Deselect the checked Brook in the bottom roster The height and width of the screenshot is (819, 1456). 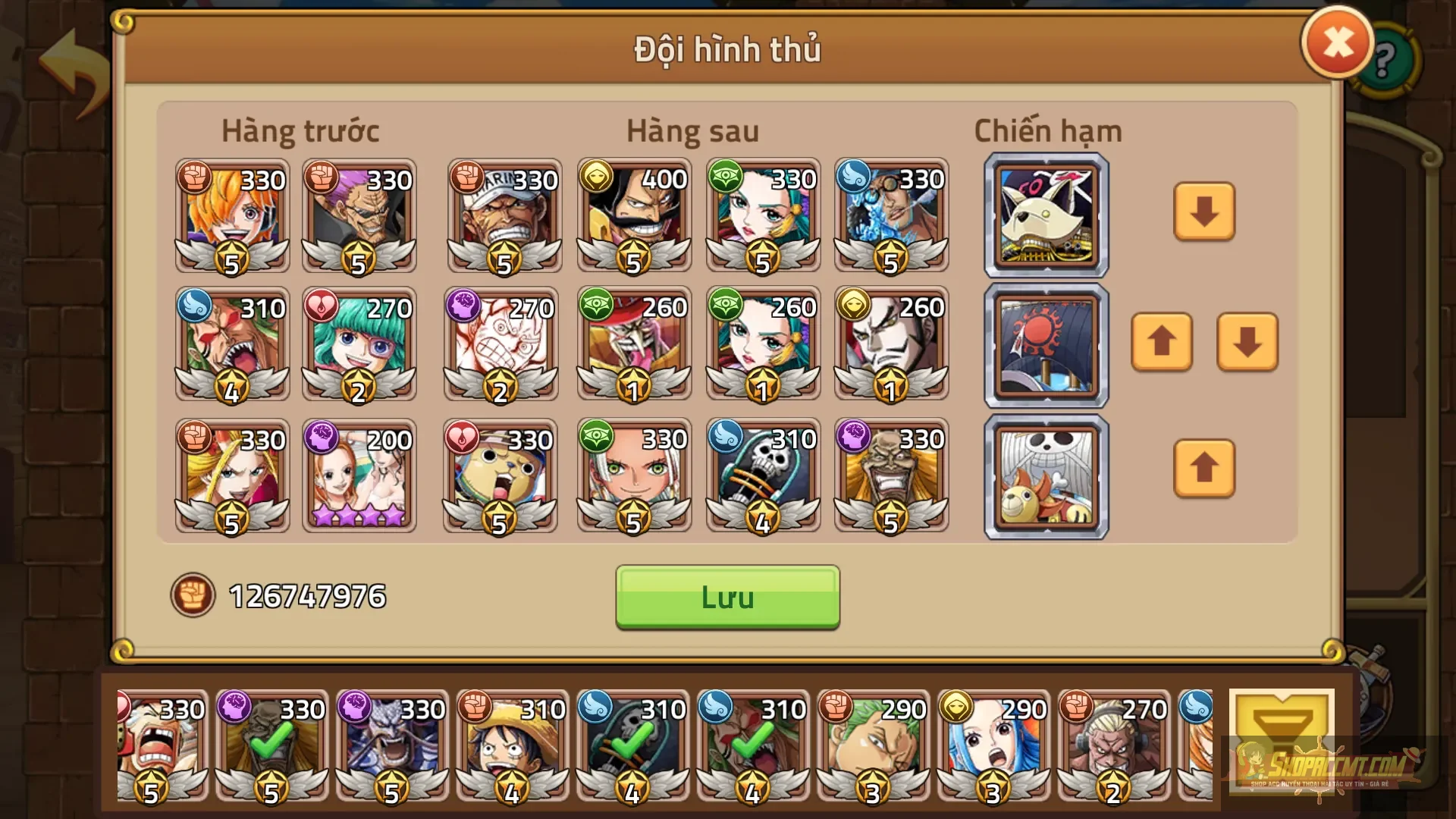pos(630,747)
